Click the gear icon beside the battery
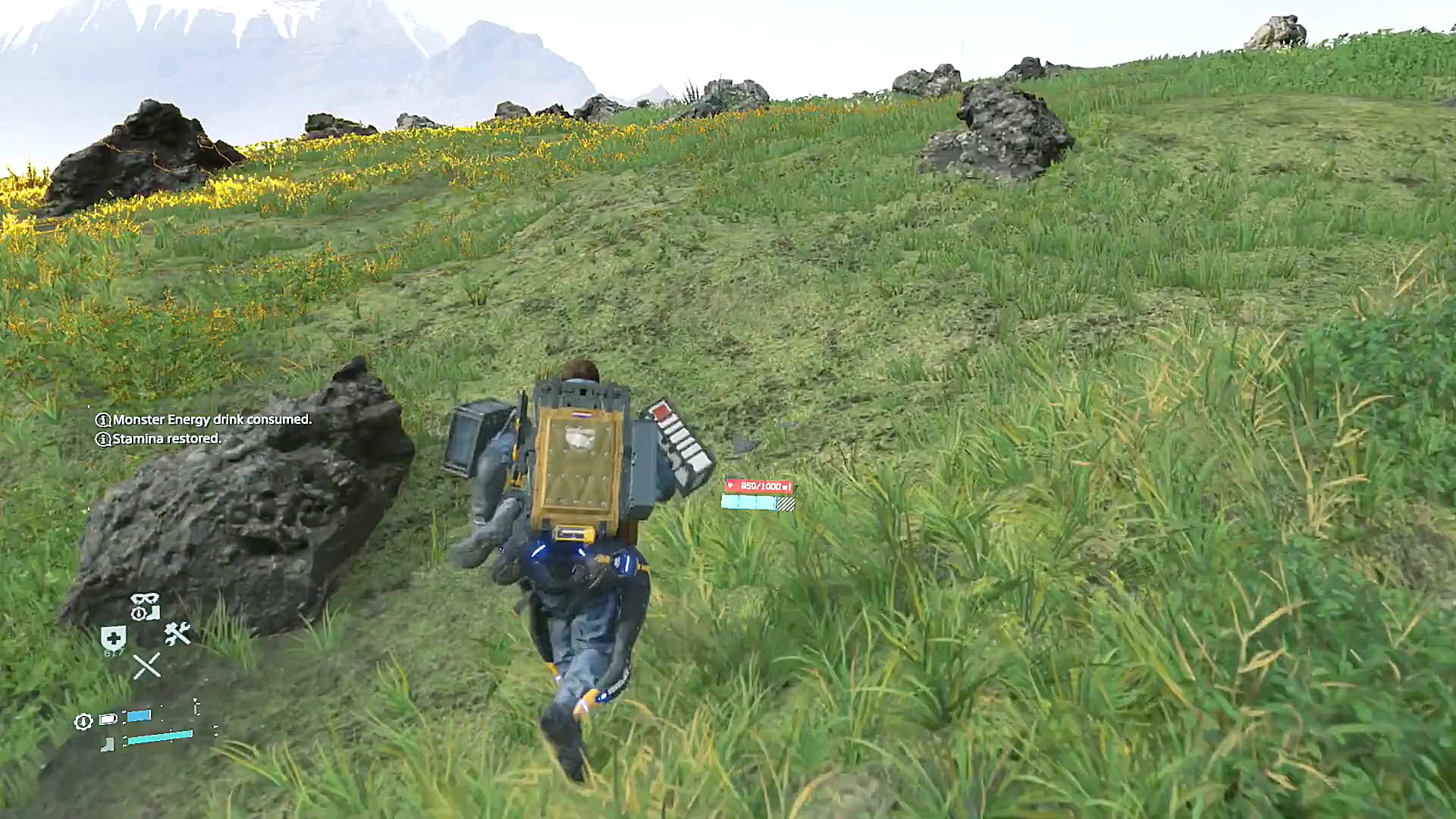The height and width of the screenshot is (819, 1456). click(x=83, y=720)
